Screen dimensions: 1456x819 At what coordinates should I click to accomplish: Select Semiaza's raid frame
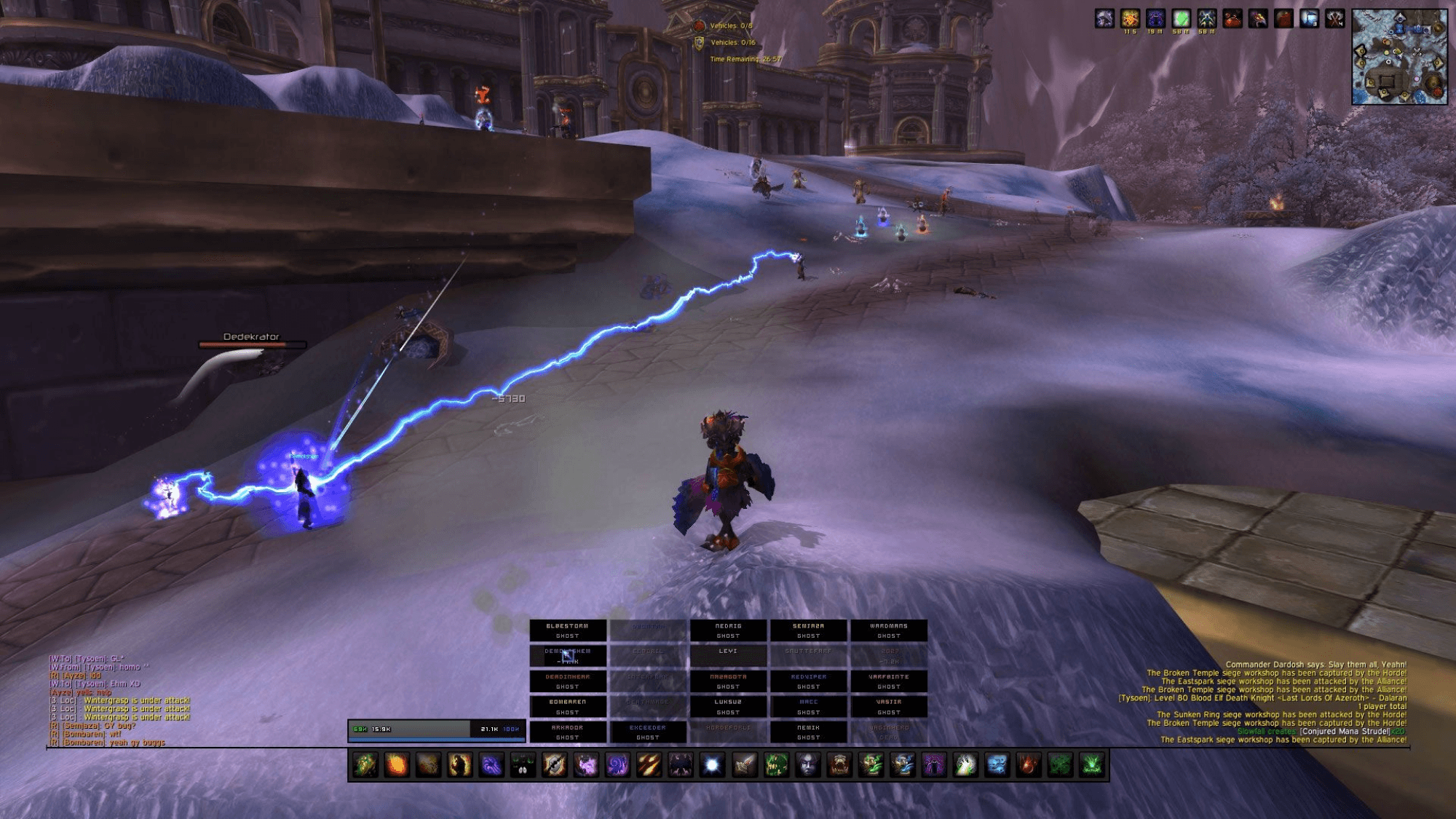[808, 630]
